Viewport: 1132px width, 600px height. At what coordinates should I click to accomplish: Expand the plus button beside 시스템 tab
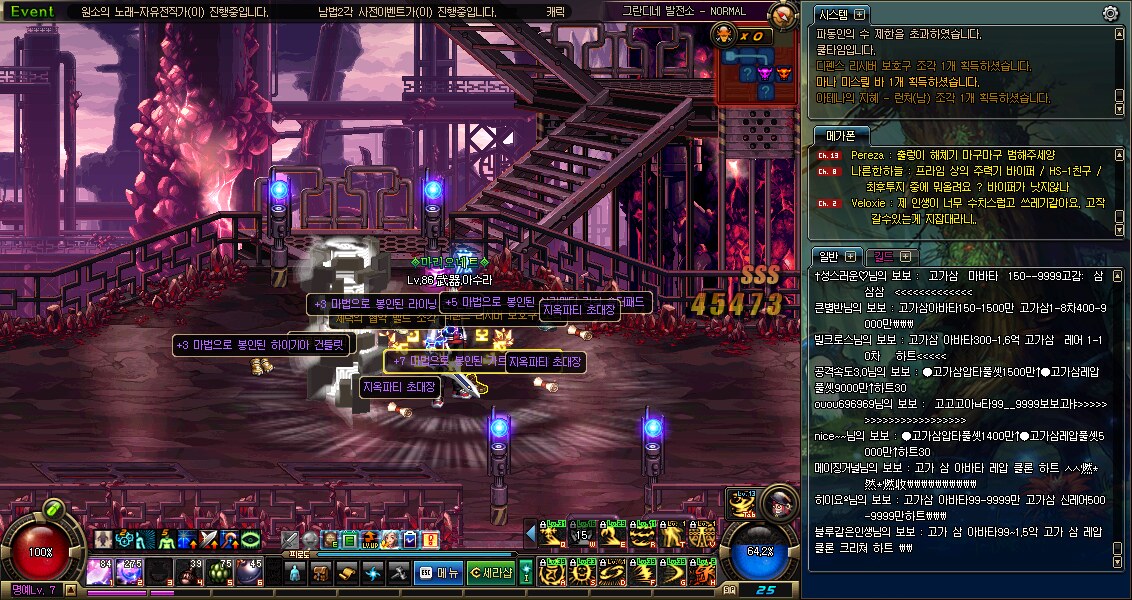click(x=860, y=15)
